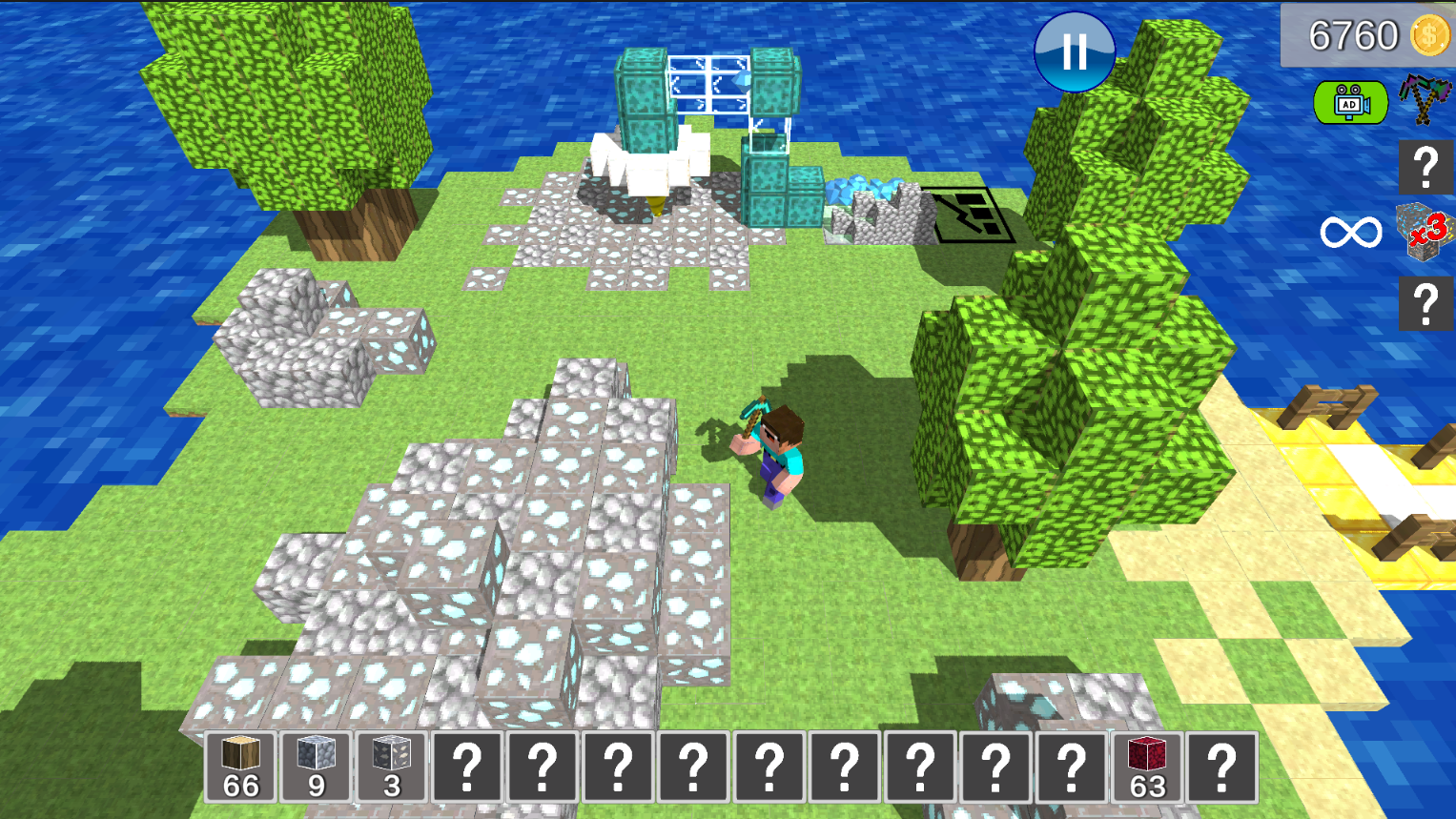
Task: Click the gold coin currency icon
Action: (1428, 35)
